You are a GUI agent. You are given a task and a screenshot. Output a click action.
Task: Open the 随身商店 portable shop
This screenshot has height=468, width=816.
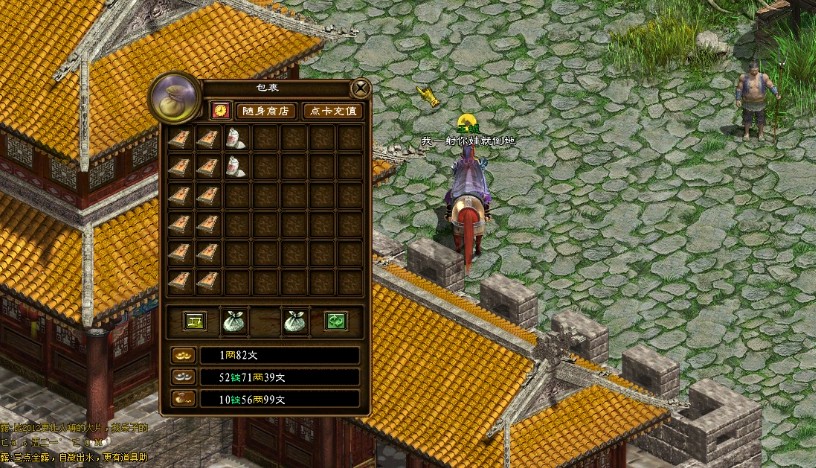coord(265,111)
